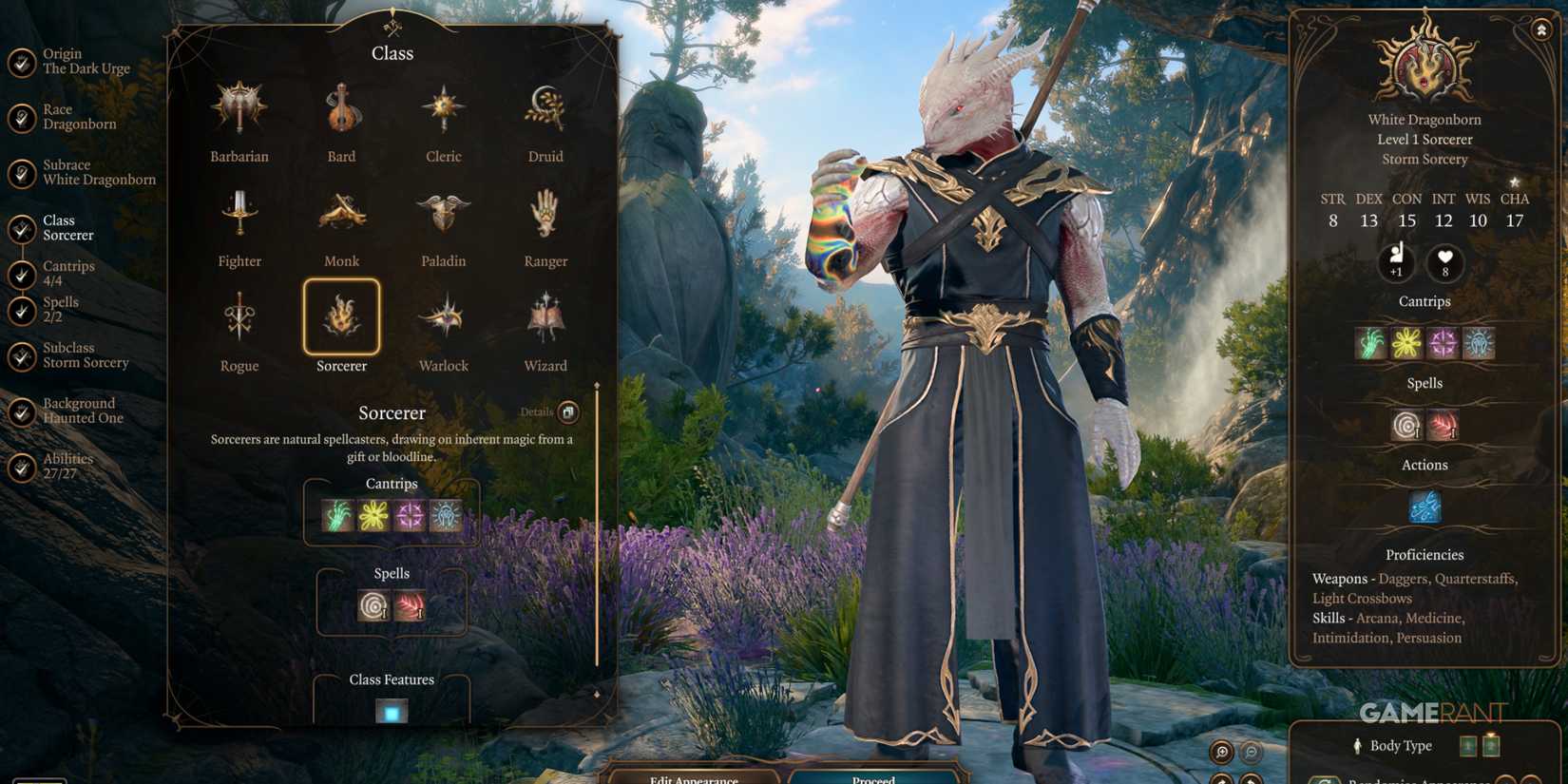Collapse the character summary panel
Image resolution: width=1568 pixels, height=784 pixels.
1540,30
